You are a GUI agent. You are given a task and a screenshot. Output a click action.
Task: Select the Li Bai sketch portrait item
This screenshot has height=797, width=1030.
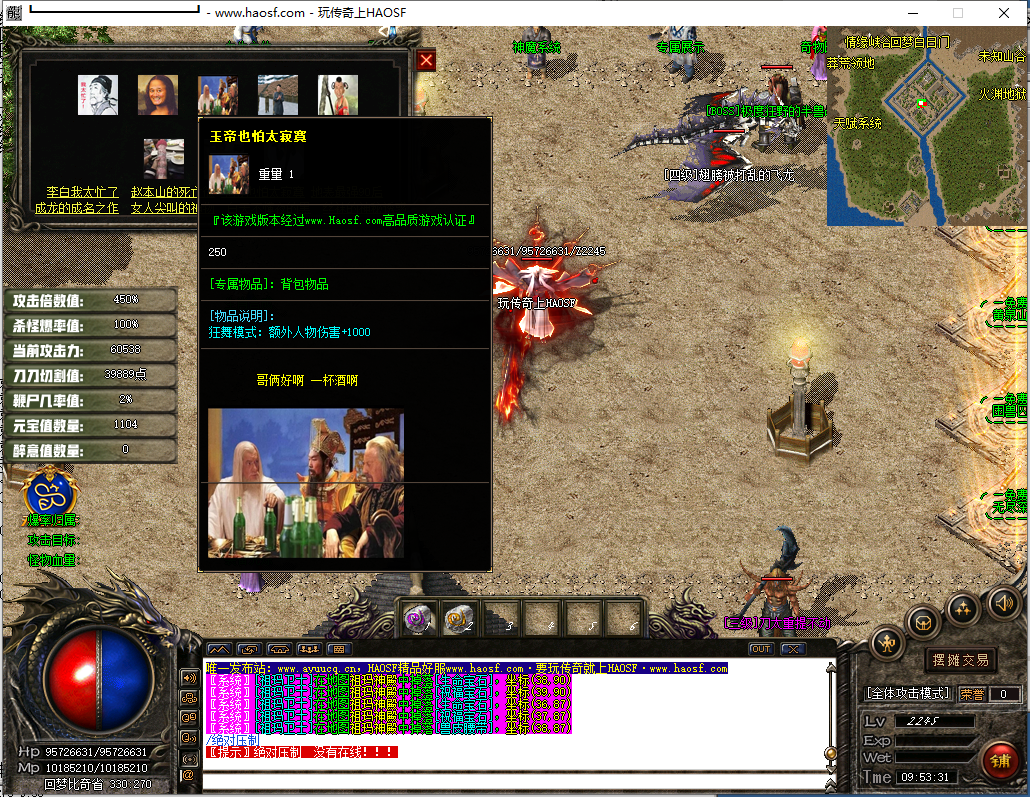[98, 95]
